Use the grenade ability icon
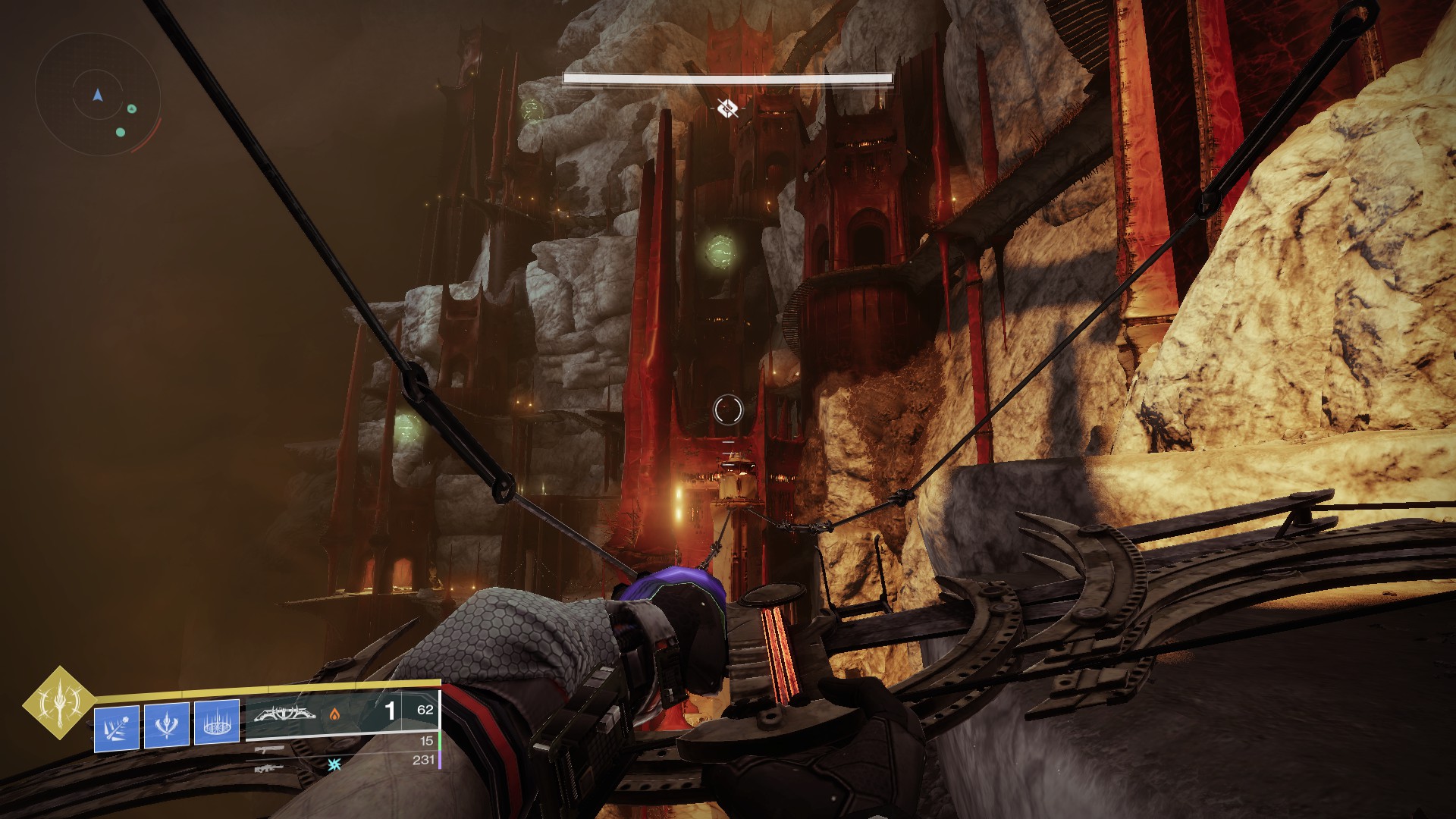The width and height of the screenshot is (1456, 819). pyautogui.click(x=117, y=728)
